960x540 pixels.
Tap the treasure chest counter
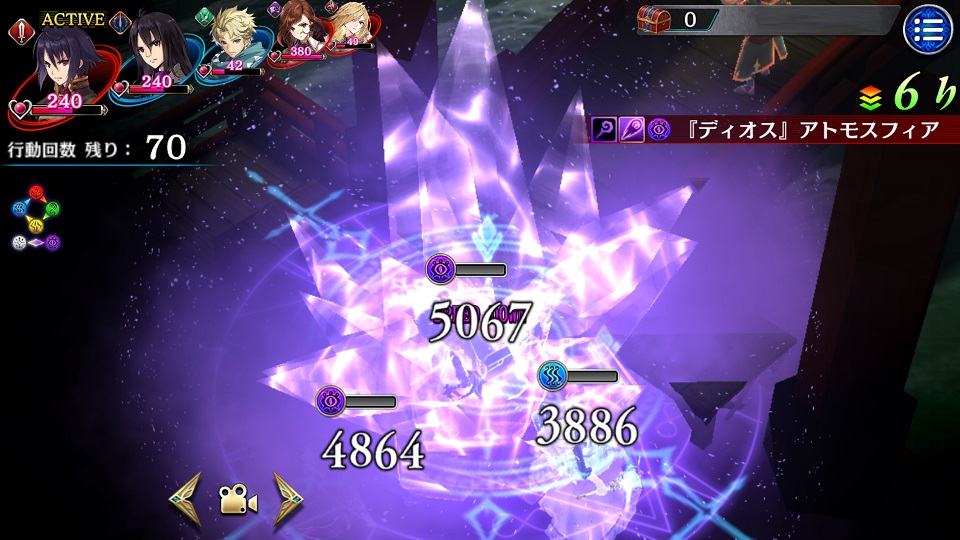(679, 19)
